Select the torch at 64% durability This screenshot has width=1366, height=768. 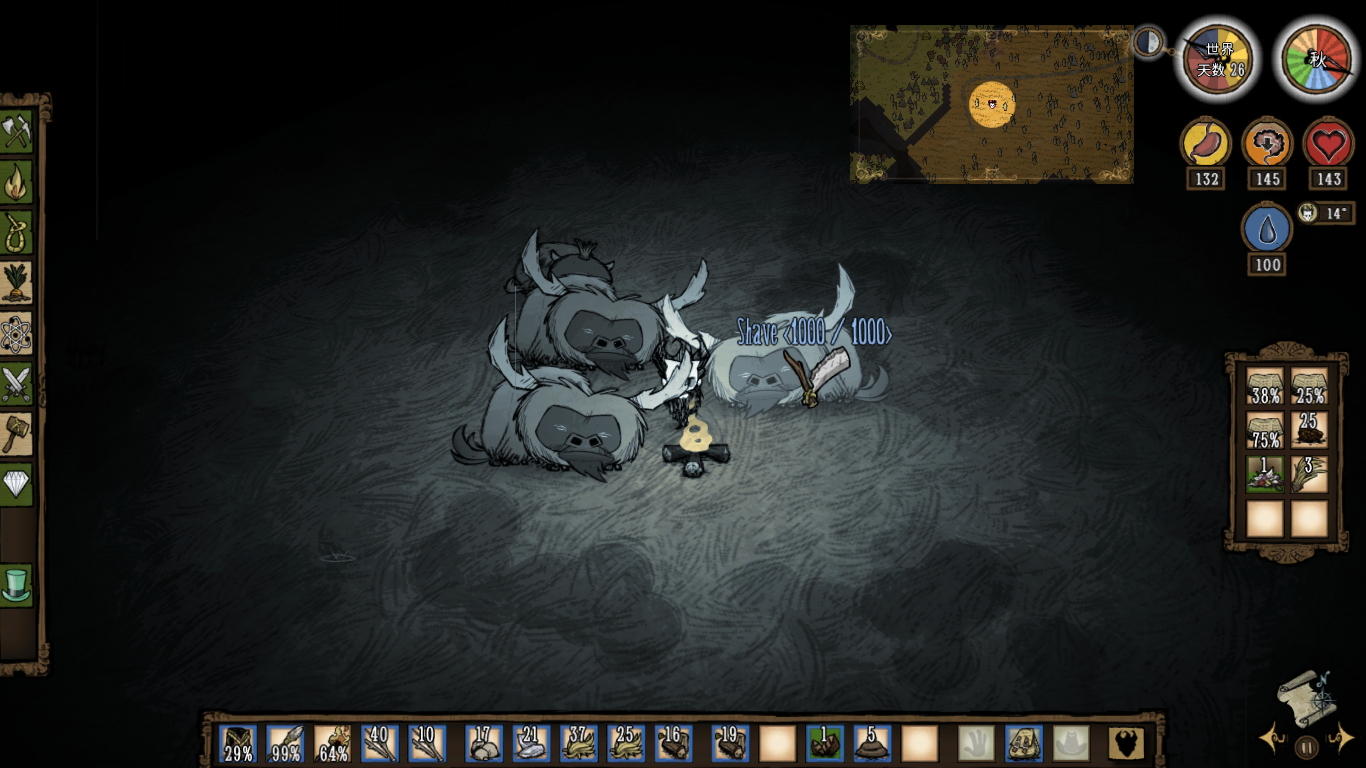pyautogui.click(x=333, y=744)
